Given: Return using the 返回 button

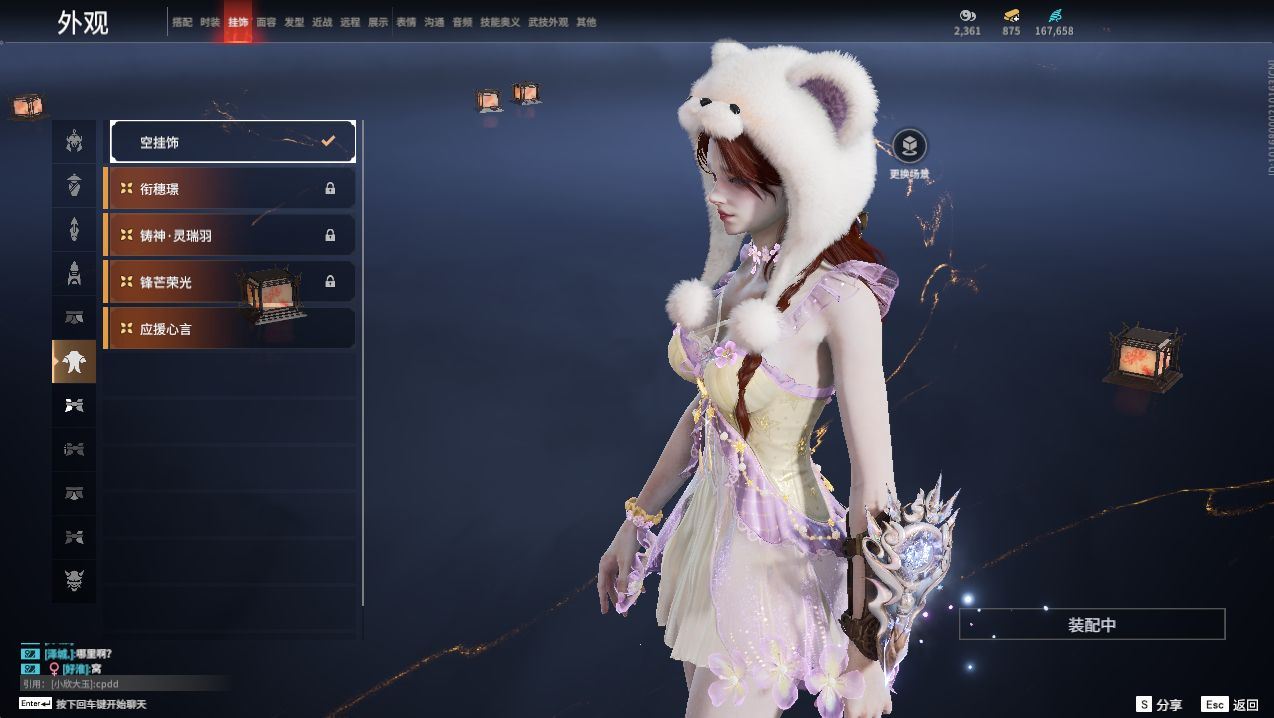Looking at the screenshot, I should click(x=1231, y=705).
